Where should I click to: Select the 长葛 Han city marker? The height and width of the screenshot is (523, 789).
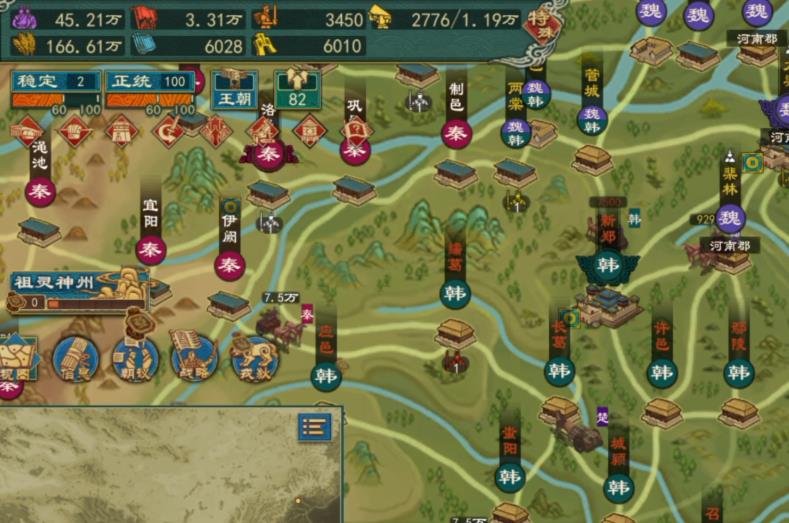[559, 371]
